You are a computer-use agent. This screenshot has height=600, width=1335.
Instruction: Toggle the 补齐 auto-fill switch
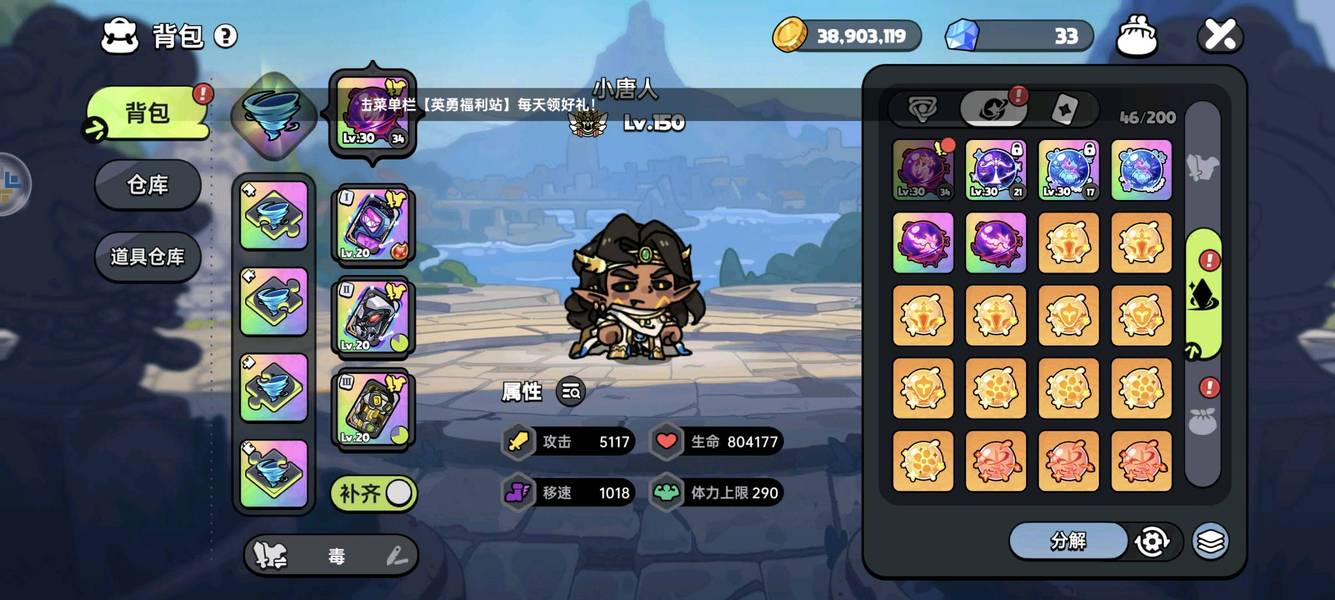[x=374, y=493]
